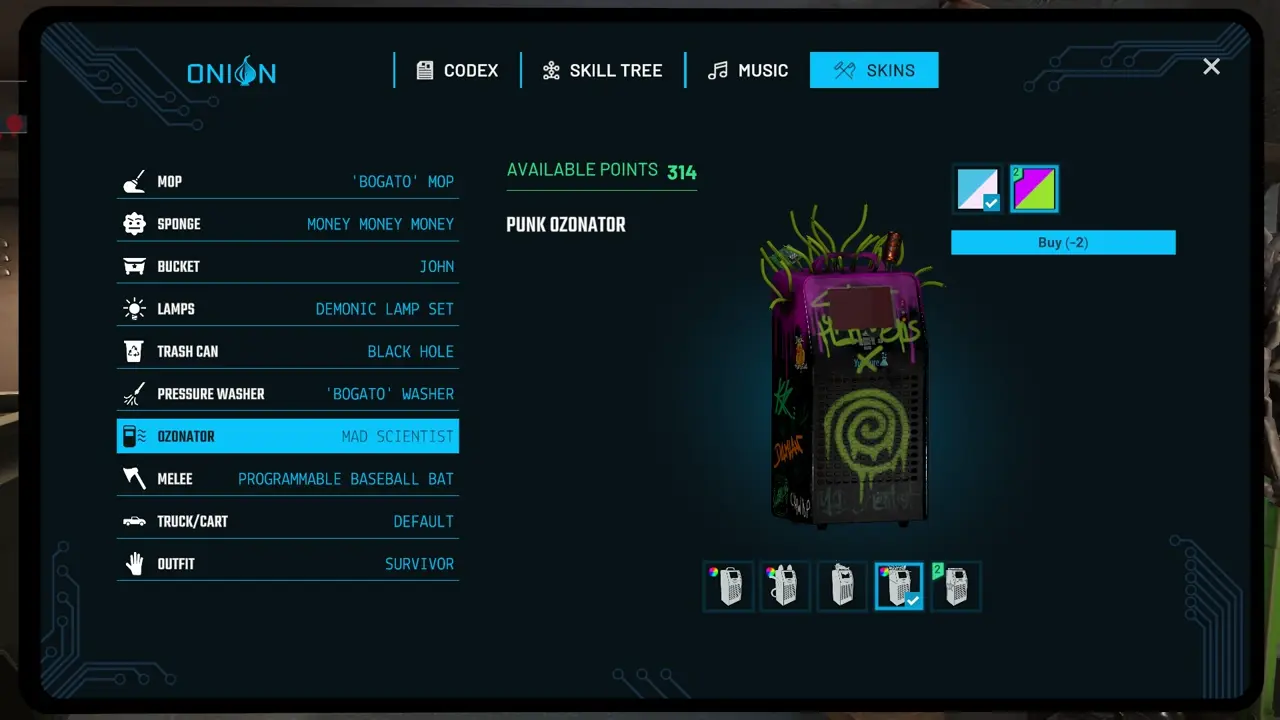The width and height of the screenshot is (1280, 720).
Task: Select the Melee hammer icon
Action: (134, 478)
